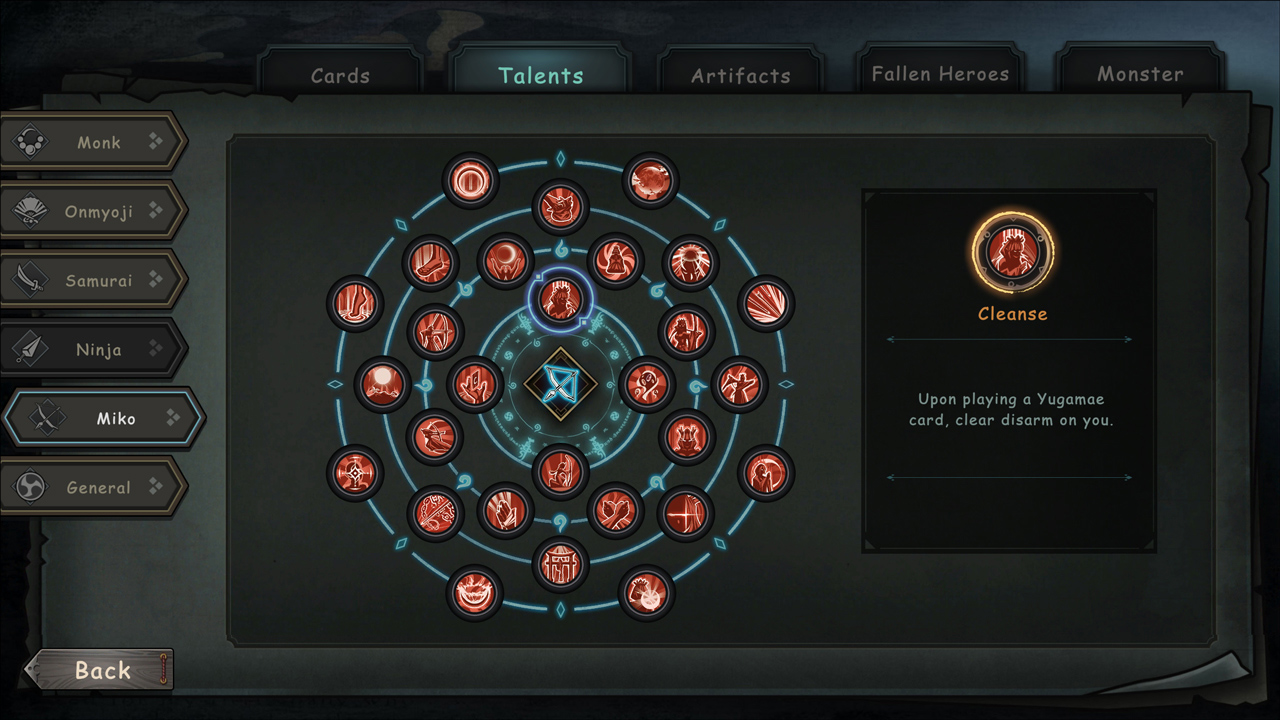Select the praying hands talent icon
The image size is (1280, 720).
point(505,512)
